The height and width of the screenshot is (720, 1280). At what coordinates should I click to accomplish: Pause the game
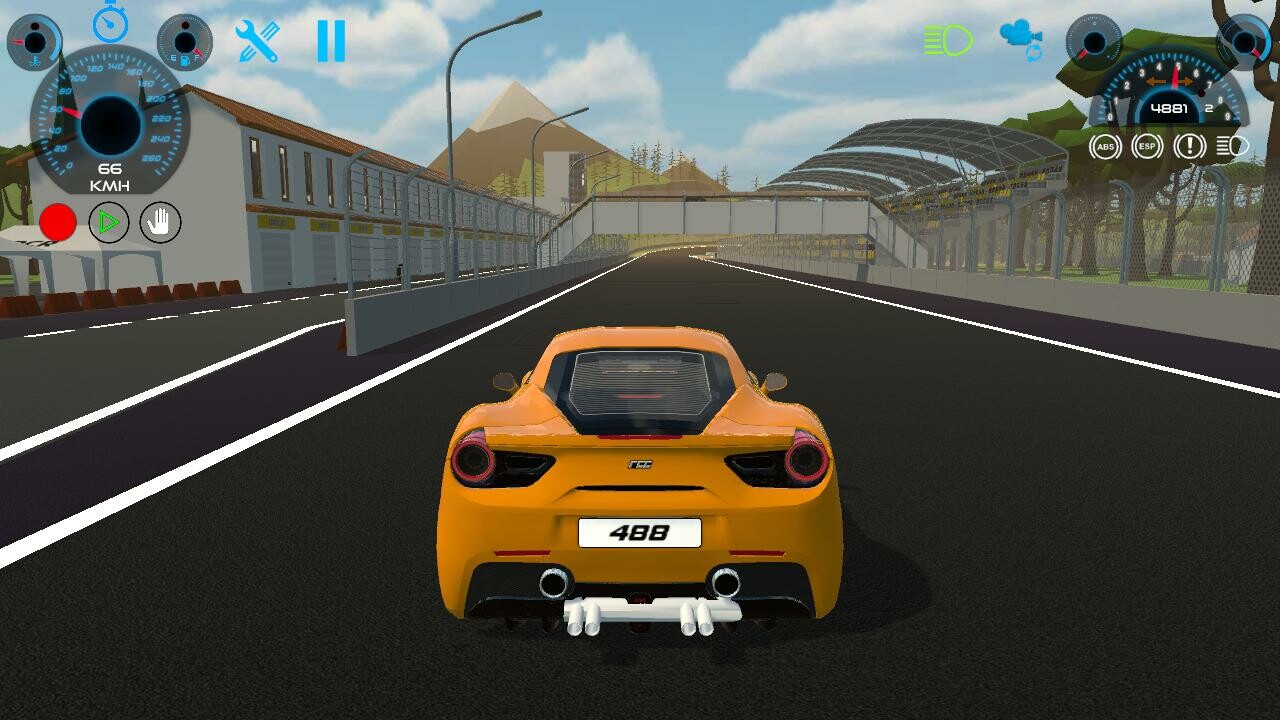(x=330, y=38)
